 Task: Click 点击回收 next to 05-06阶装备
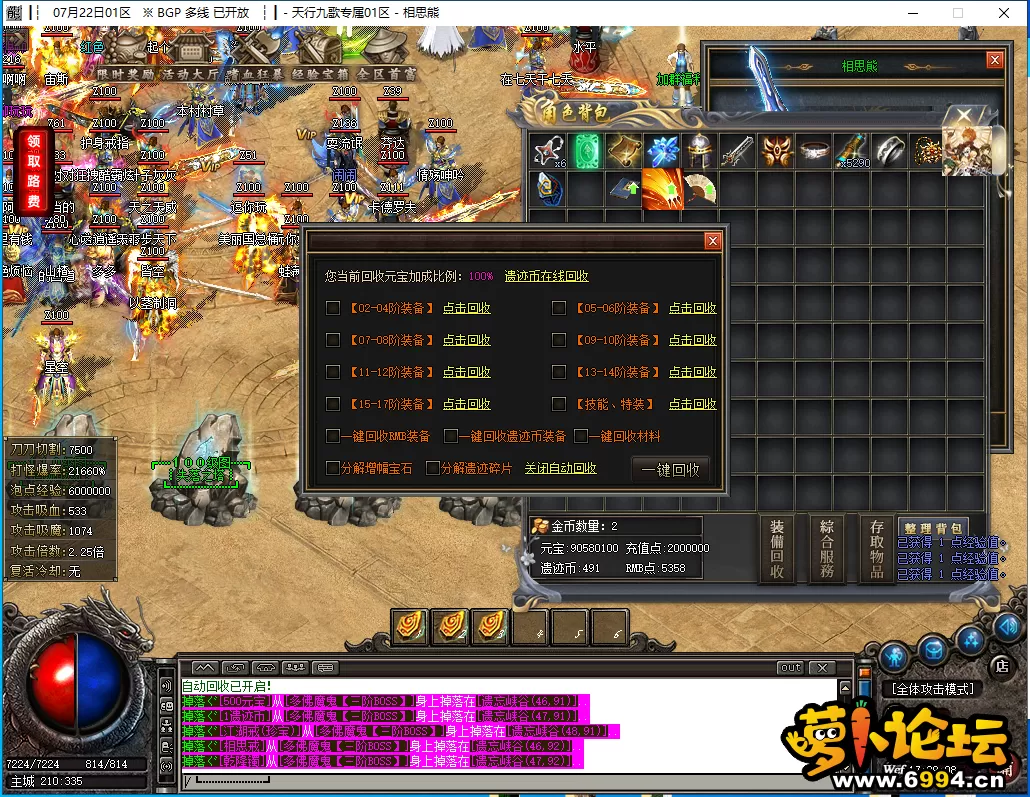[x=692, y=308]
